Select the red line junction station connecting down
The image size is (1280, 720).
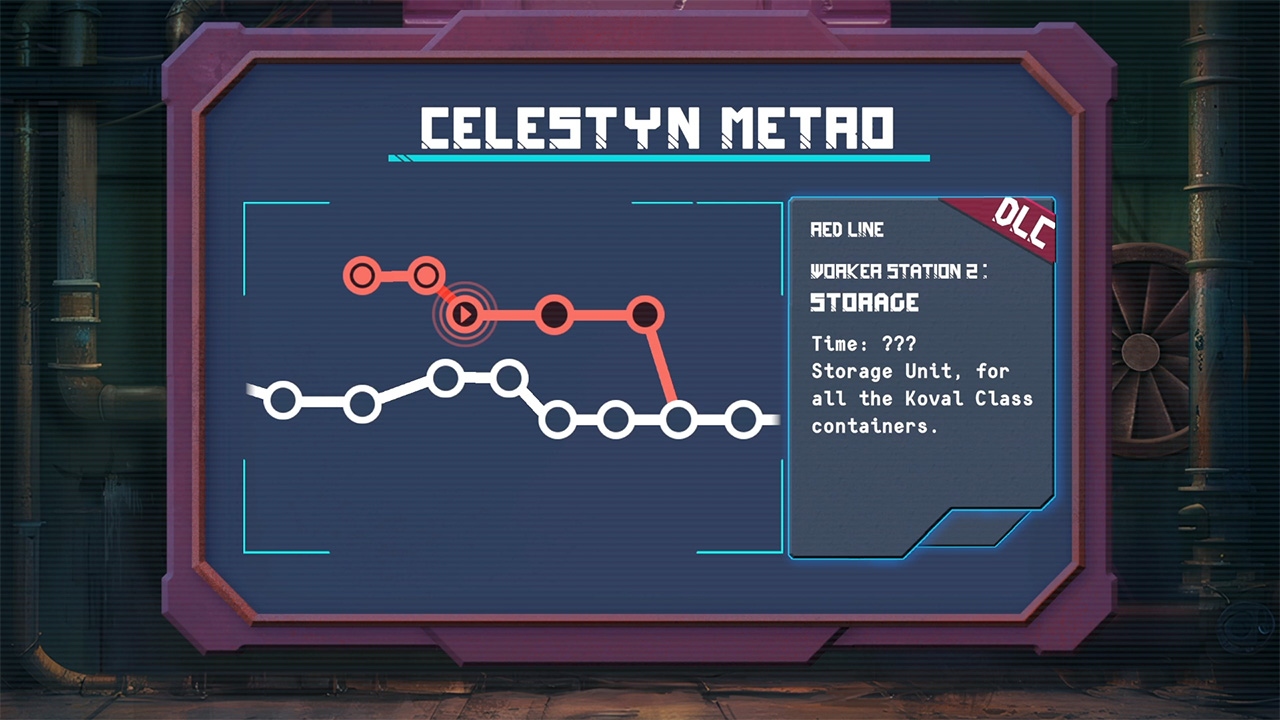coord(647,312)
